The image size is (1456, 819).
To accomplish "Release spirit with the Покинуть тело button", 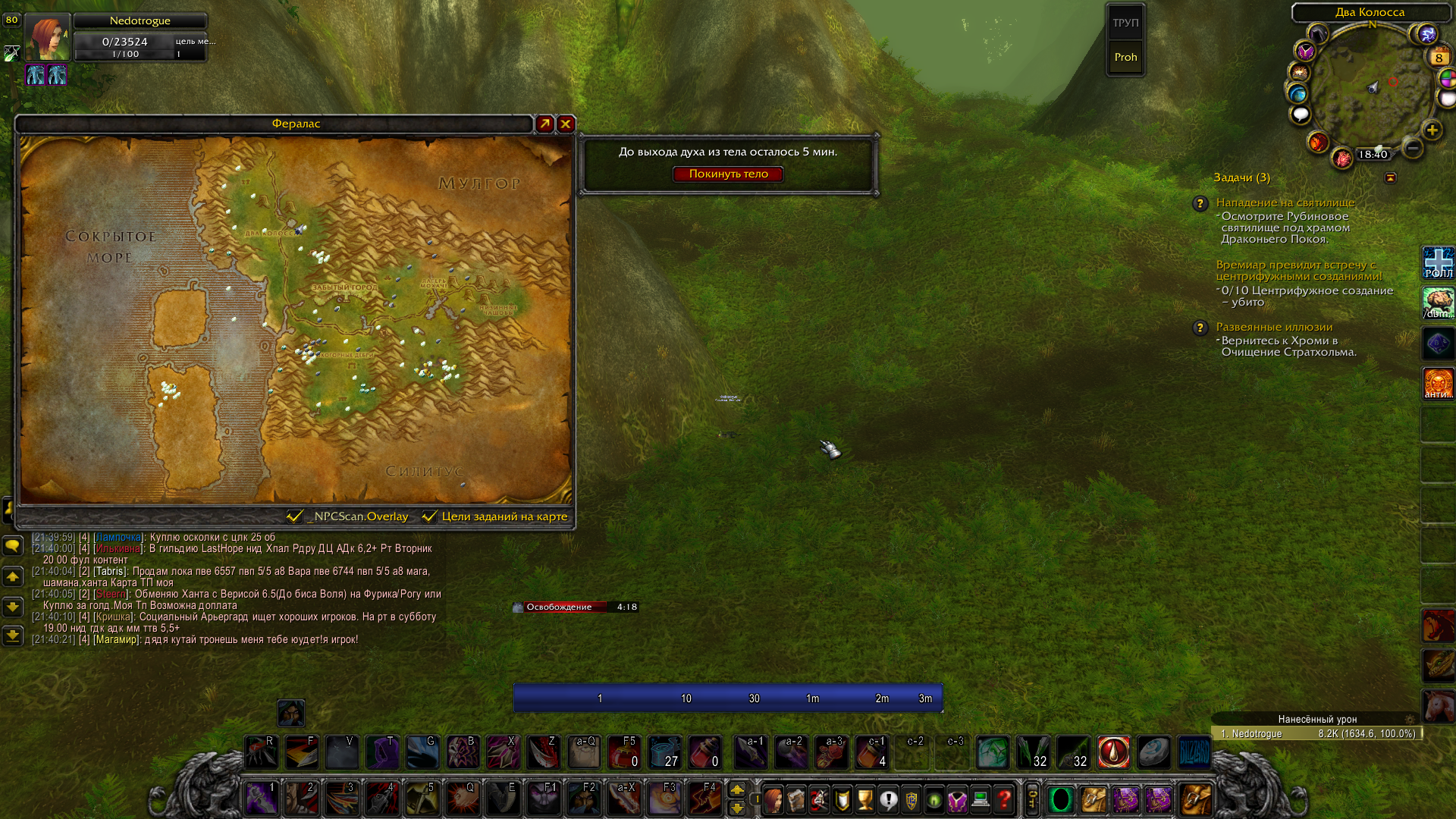I will (x=728, y=174).
